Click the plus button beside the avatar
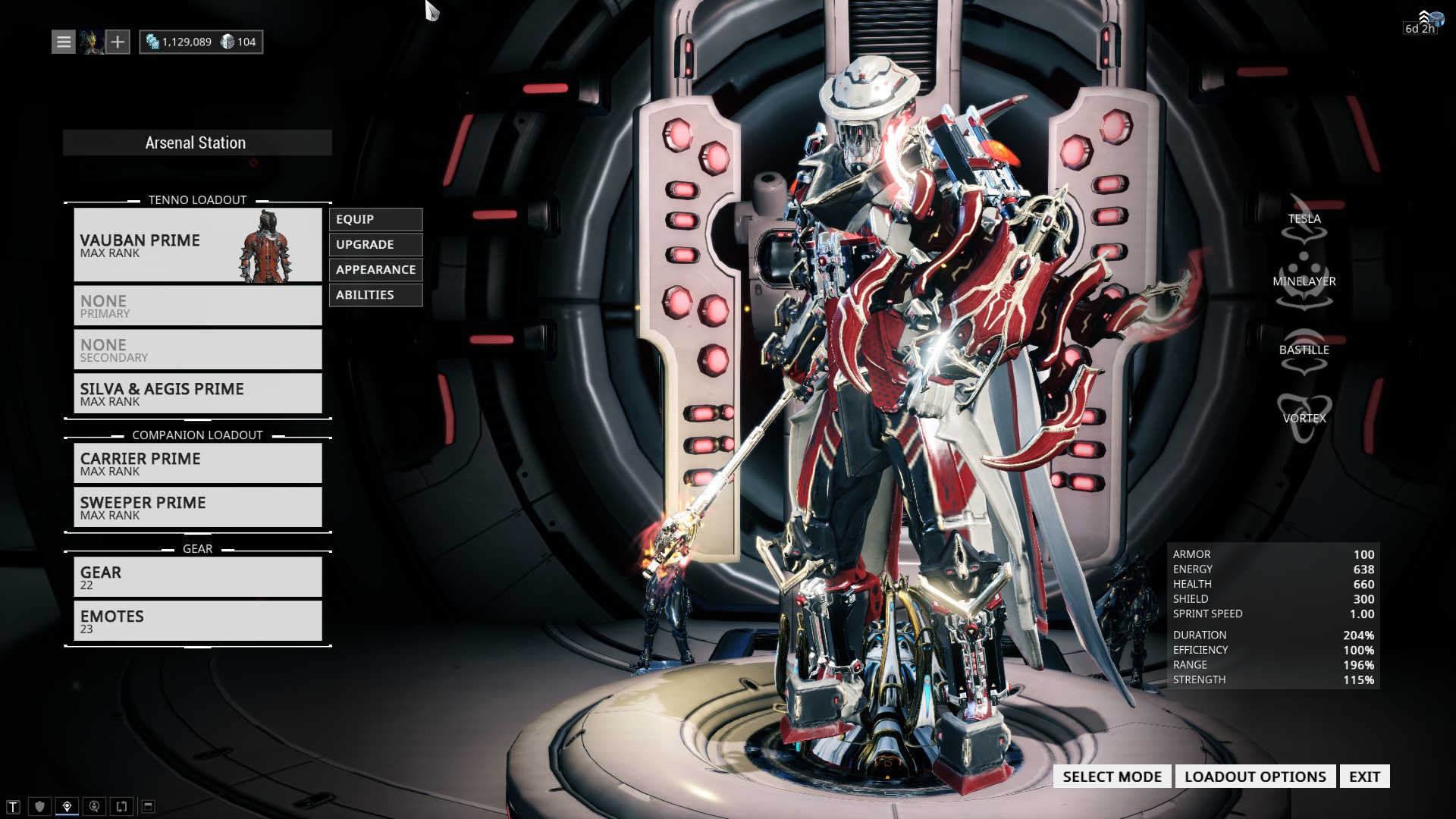 pos(118,42)
